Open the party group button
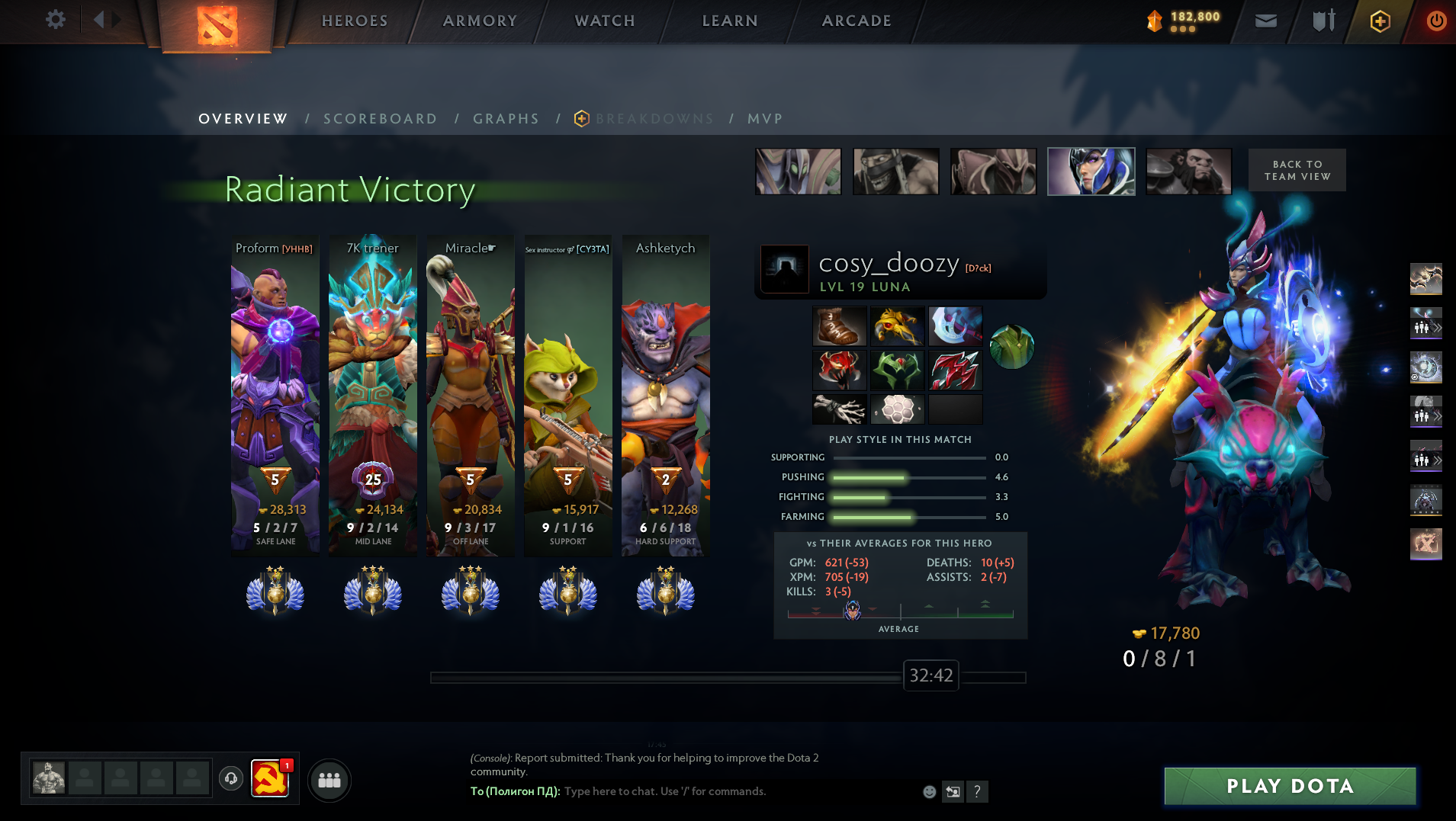This screenshot has width=1456, height=821. (329, 780)
